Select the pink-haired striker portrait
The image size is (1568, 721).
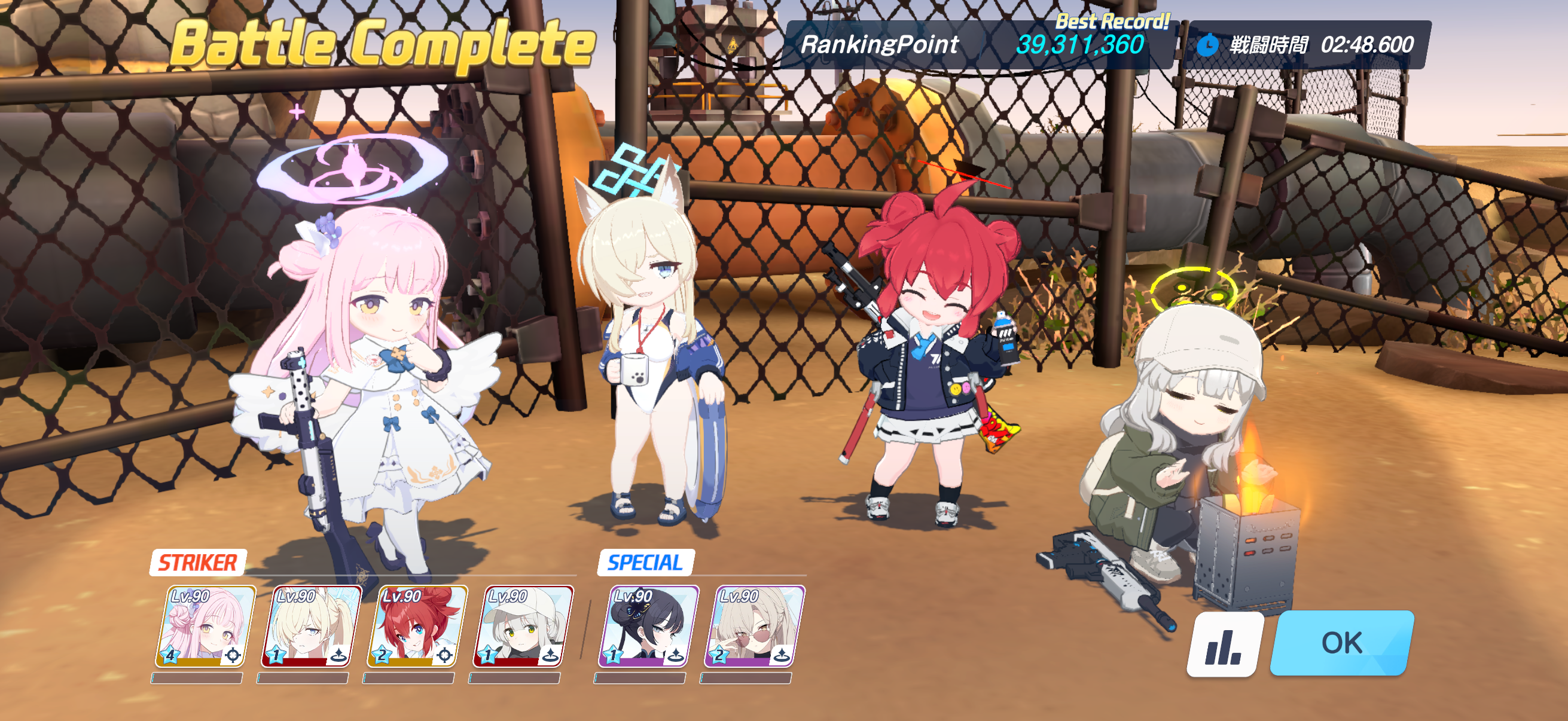205,626
